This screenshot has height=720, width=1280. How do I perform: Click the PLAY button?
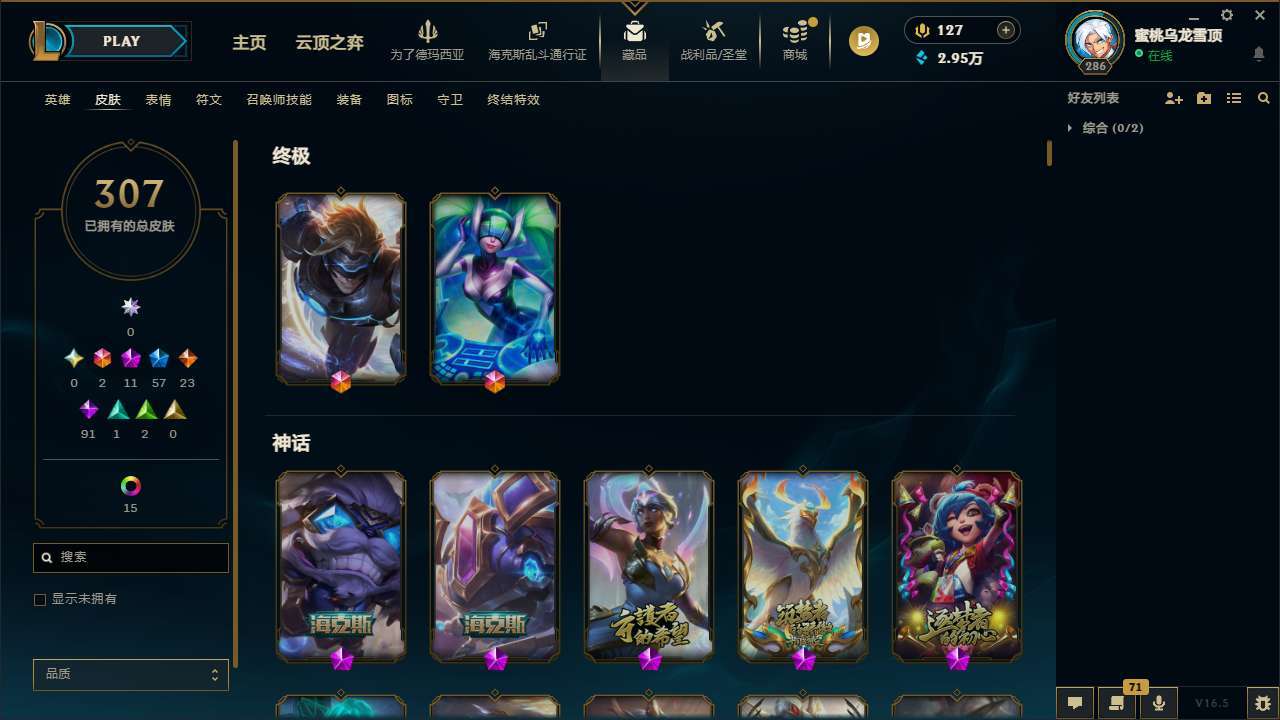[121, 41]
